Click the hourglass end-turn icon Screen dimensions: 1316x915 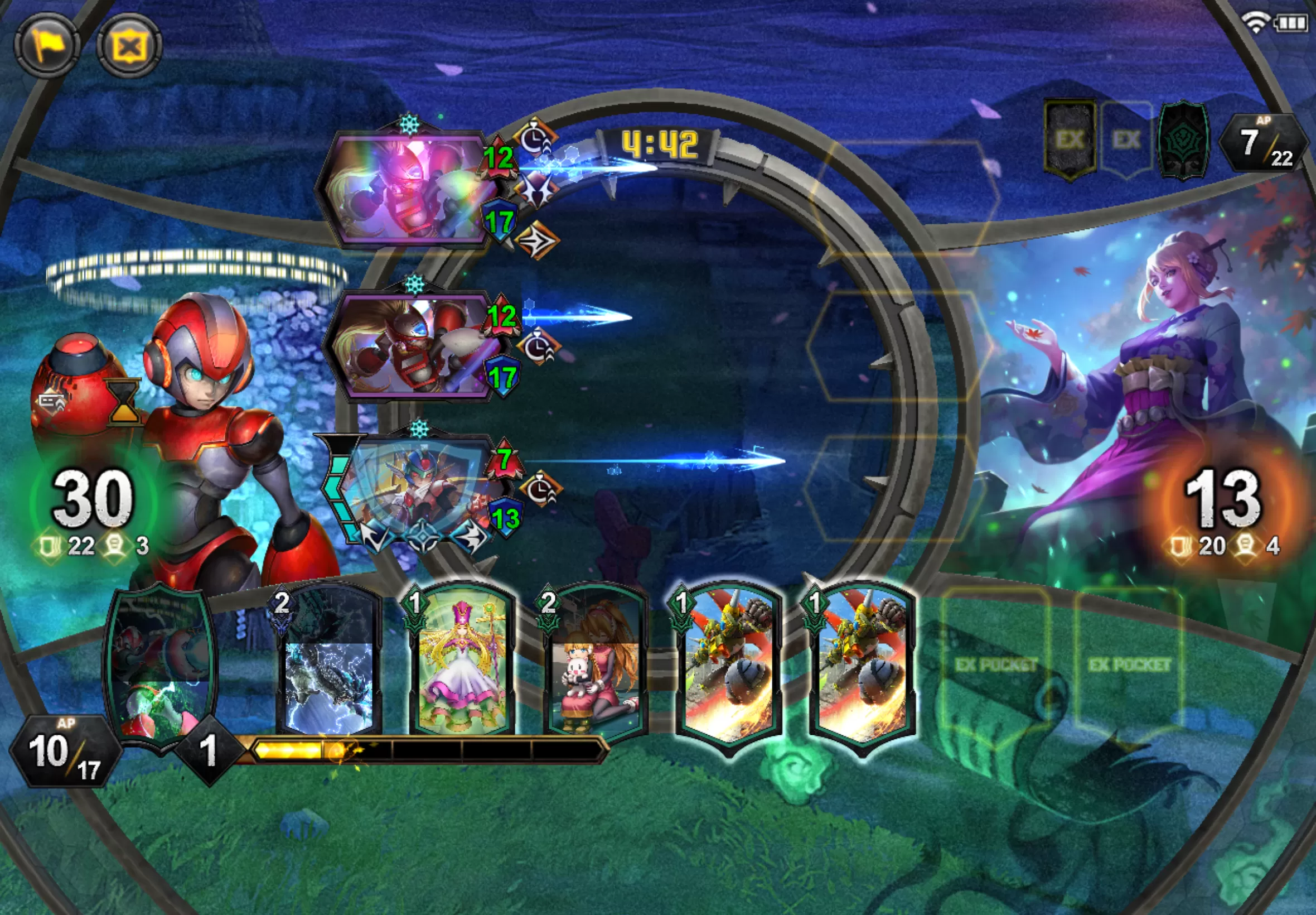tap(123, 401)
